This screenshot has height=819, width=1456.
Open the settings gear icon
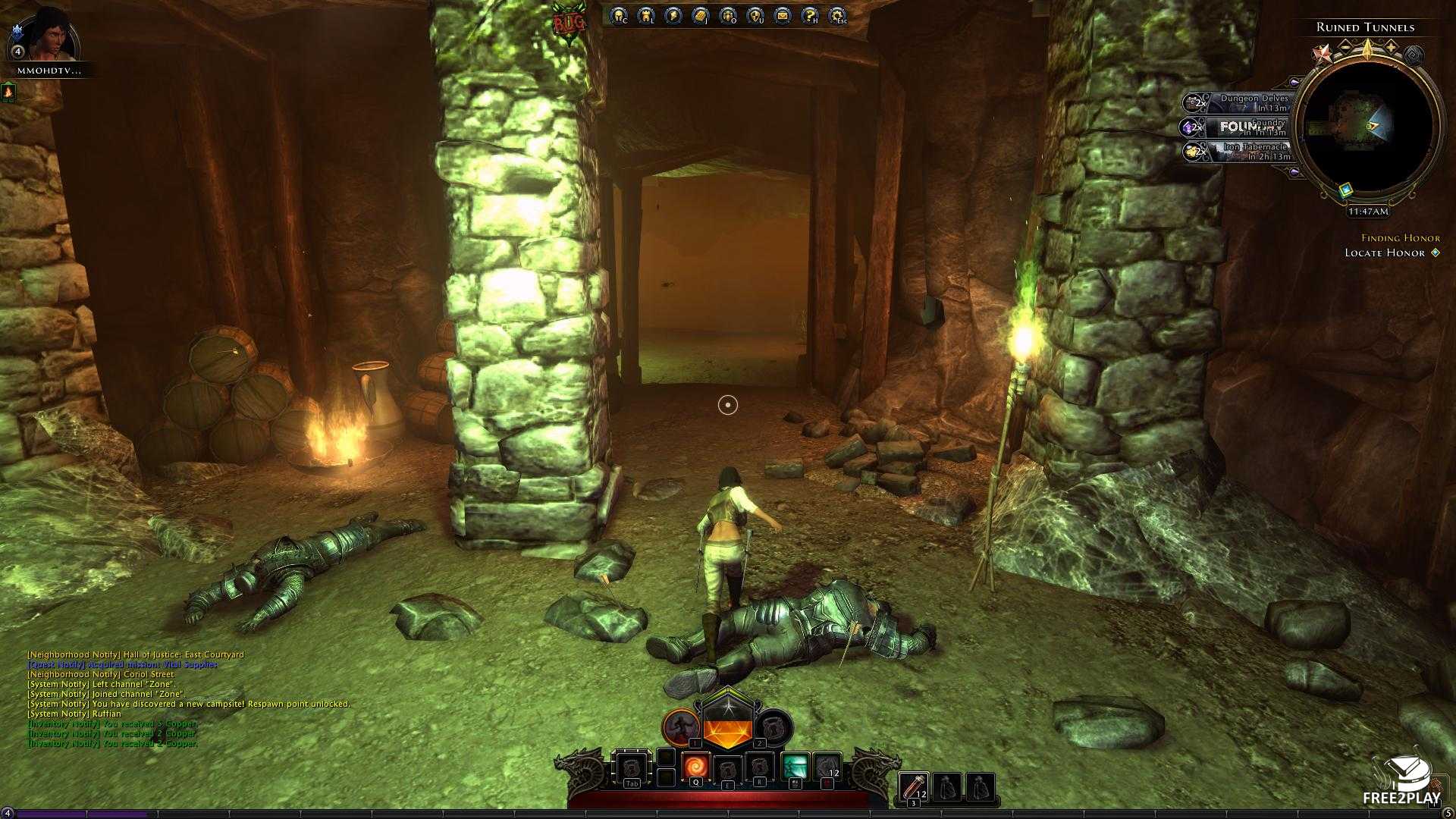point(836,15)
